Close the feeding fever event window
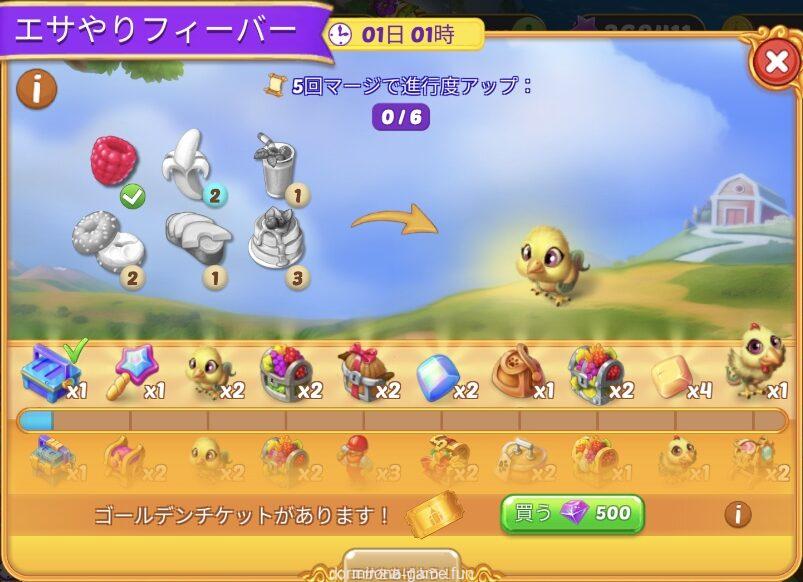 775,63
